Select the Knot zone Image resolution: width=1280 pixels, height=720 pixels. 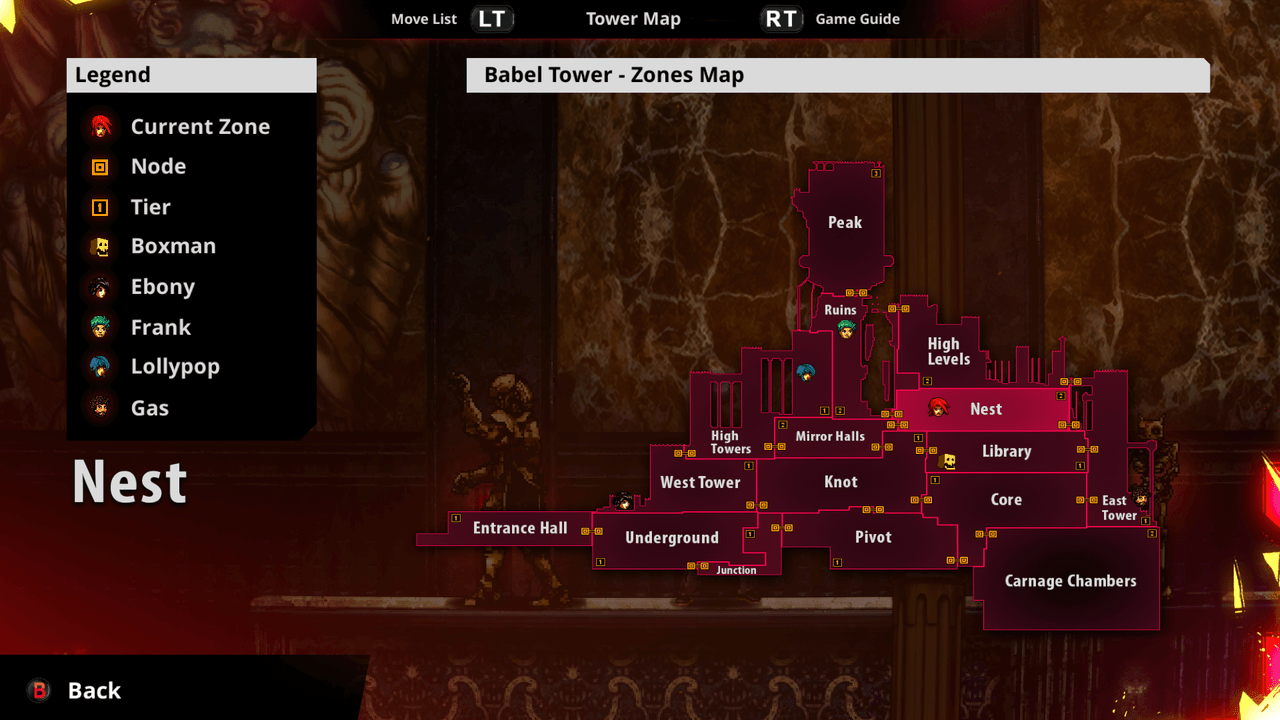(x=841, y=482)
